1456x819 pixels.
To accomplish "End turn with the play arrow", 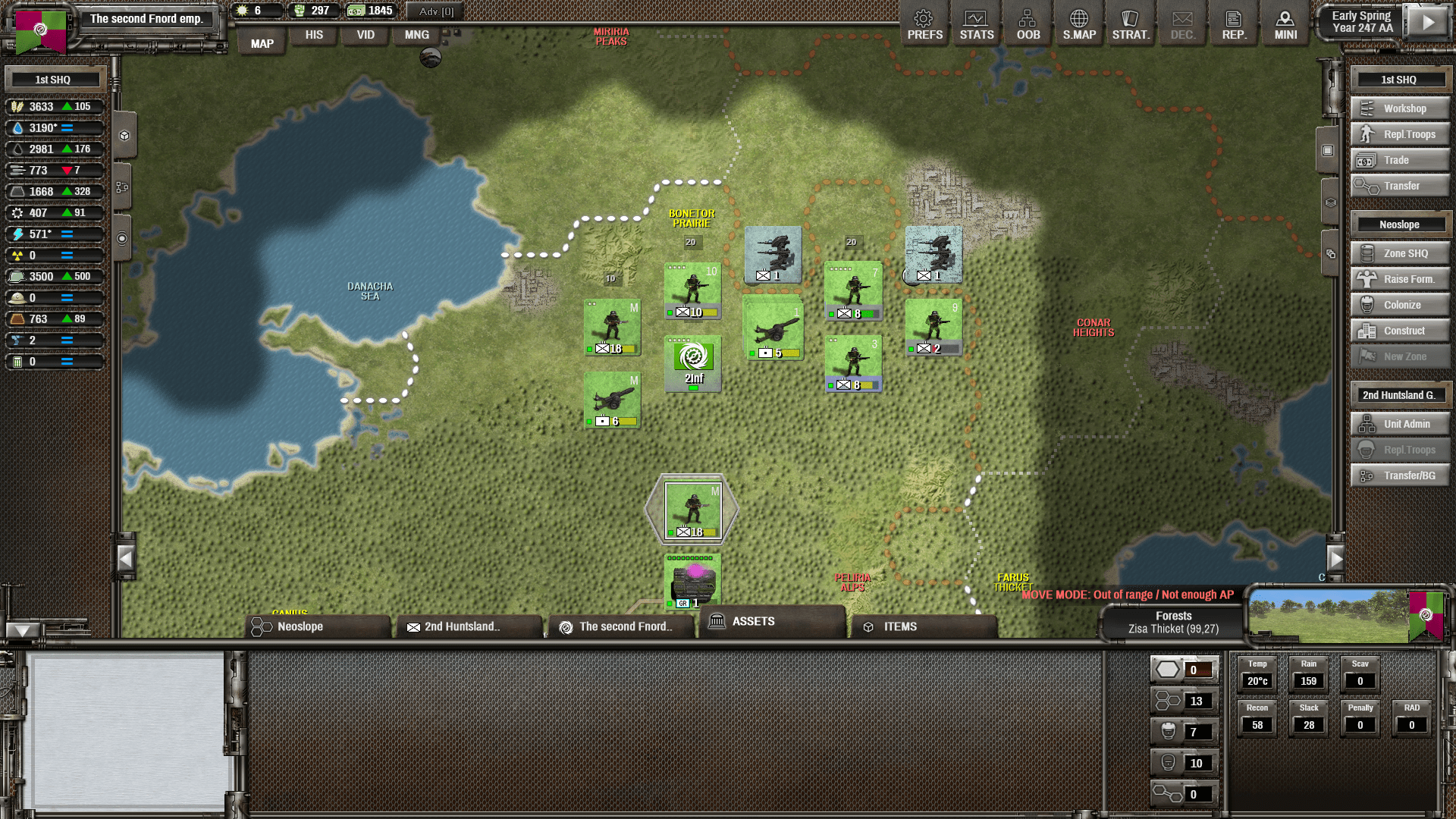I will click(x=1428, y=22).
